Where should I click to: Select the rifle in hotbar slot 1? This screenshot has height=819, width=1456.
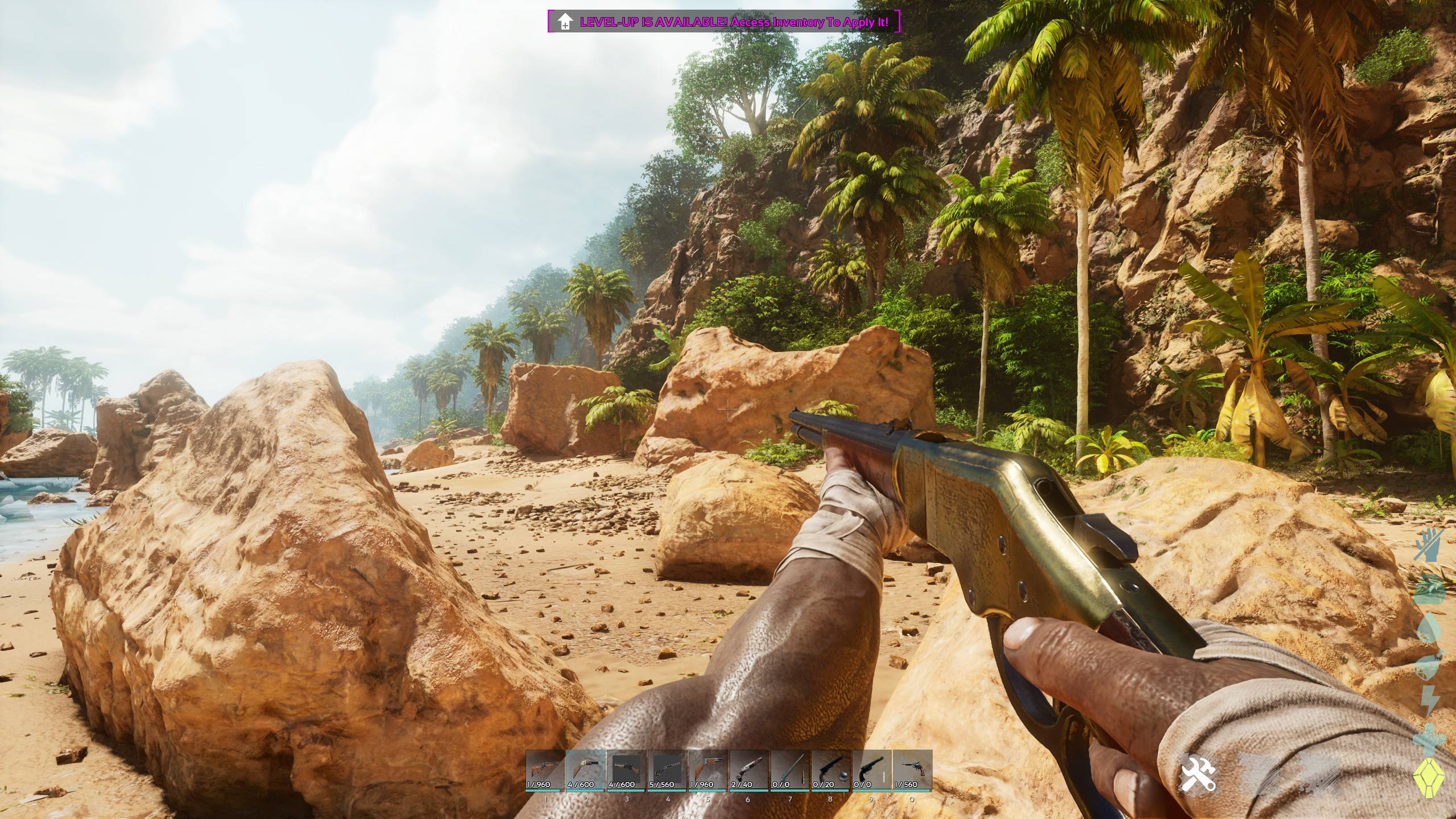pos(545,770)
